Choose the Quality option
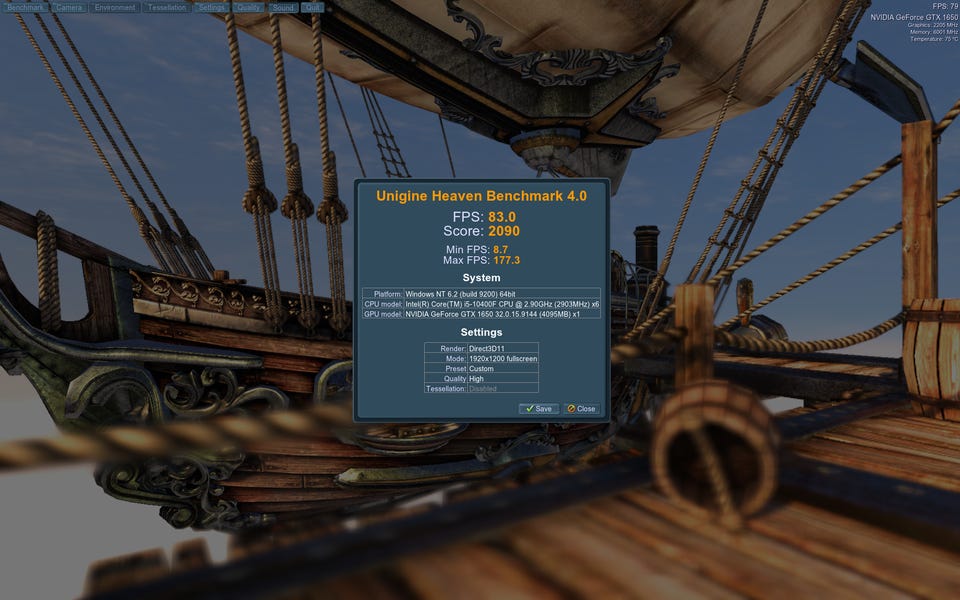Viewport: 960px width, 600px height. tap(249, 7)
